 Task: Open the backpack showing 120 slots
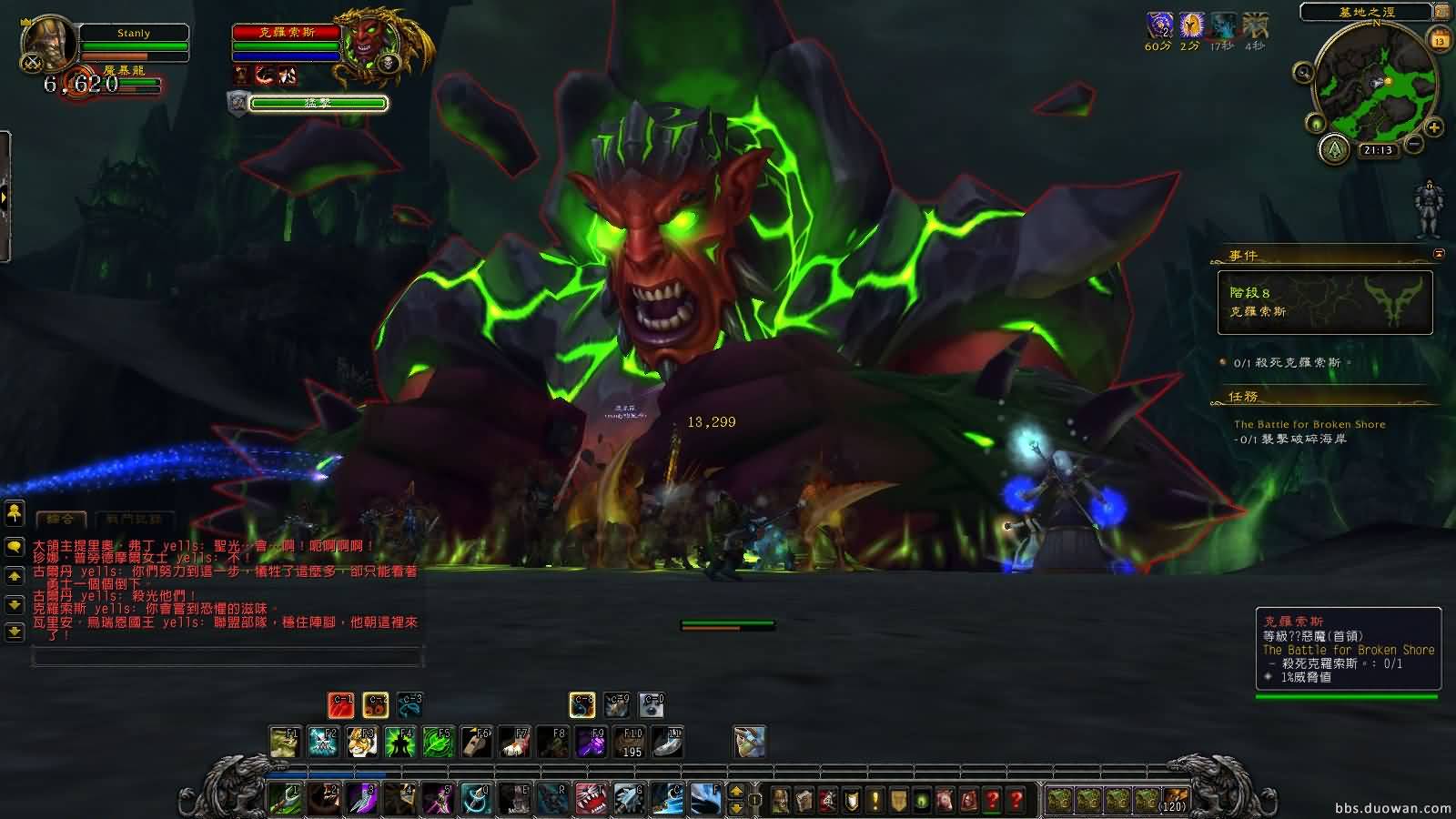click(1174, 800)
